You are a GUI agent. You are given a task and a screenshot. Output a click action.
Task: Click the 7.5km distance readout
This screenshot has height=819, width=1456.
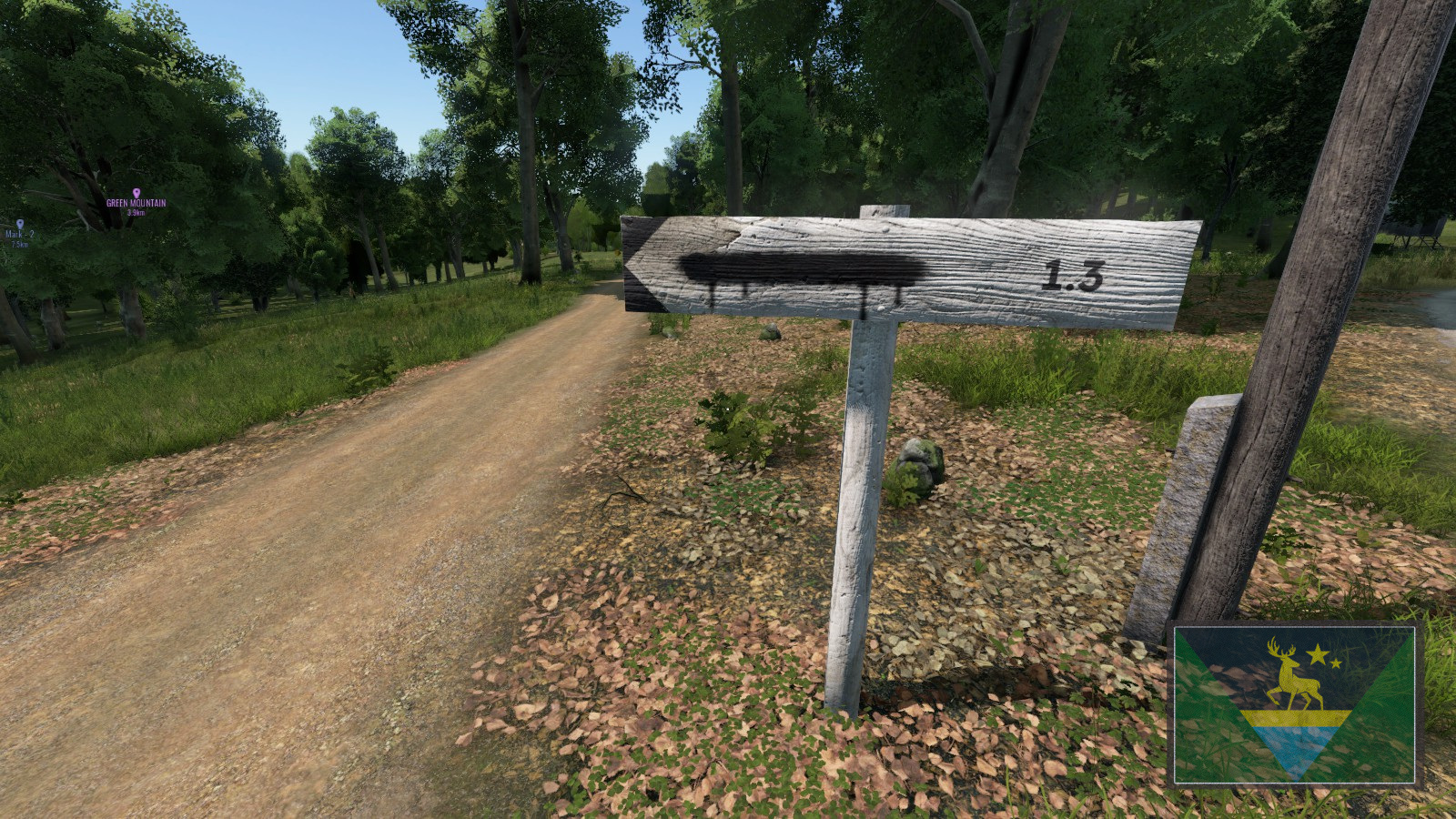tap(20, 244)
